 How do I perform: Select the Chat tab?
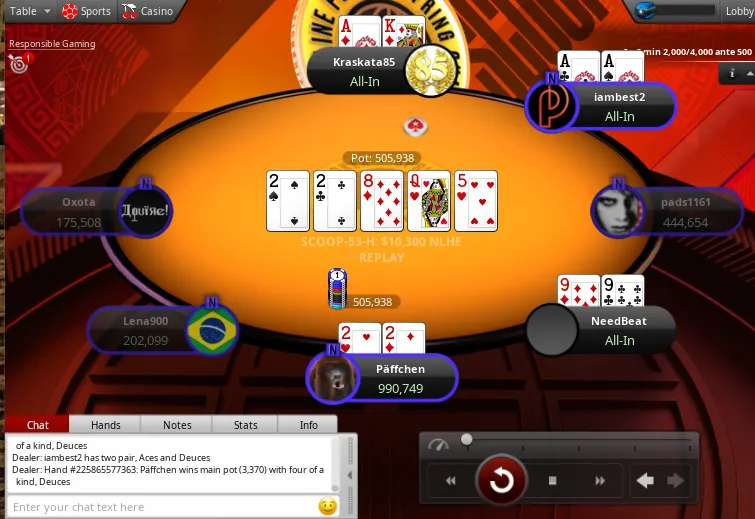point(37,425)
